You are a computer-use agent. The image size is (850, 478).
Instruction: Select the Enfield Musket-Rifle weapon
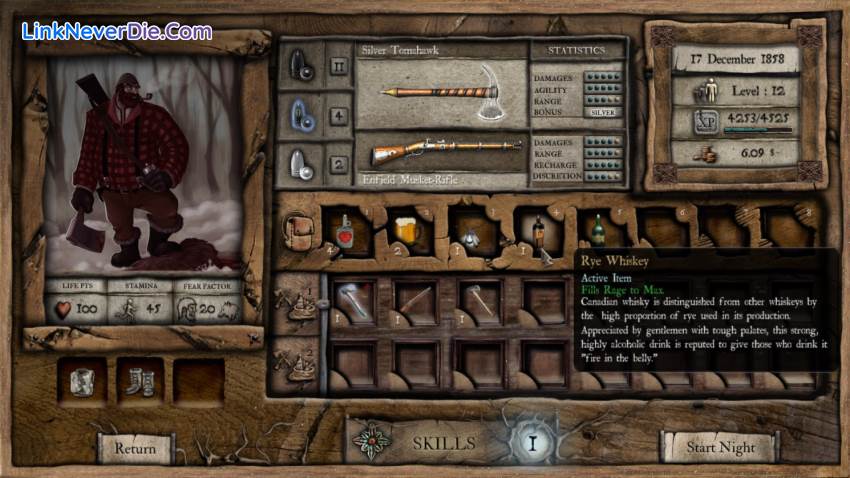point(442,153)
